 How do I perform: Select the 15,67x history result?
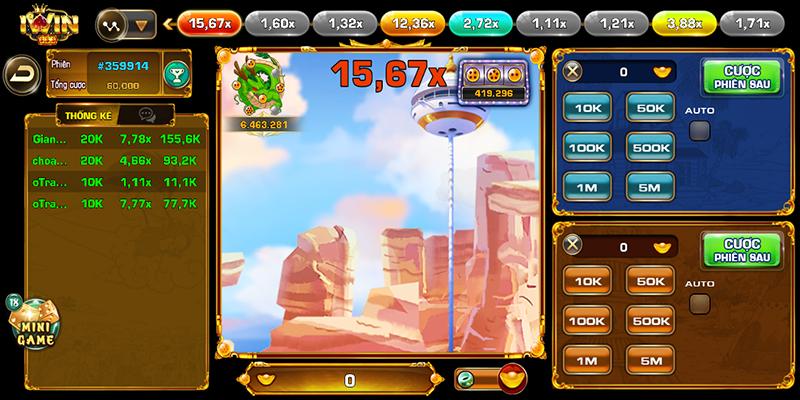coord(209,21)
